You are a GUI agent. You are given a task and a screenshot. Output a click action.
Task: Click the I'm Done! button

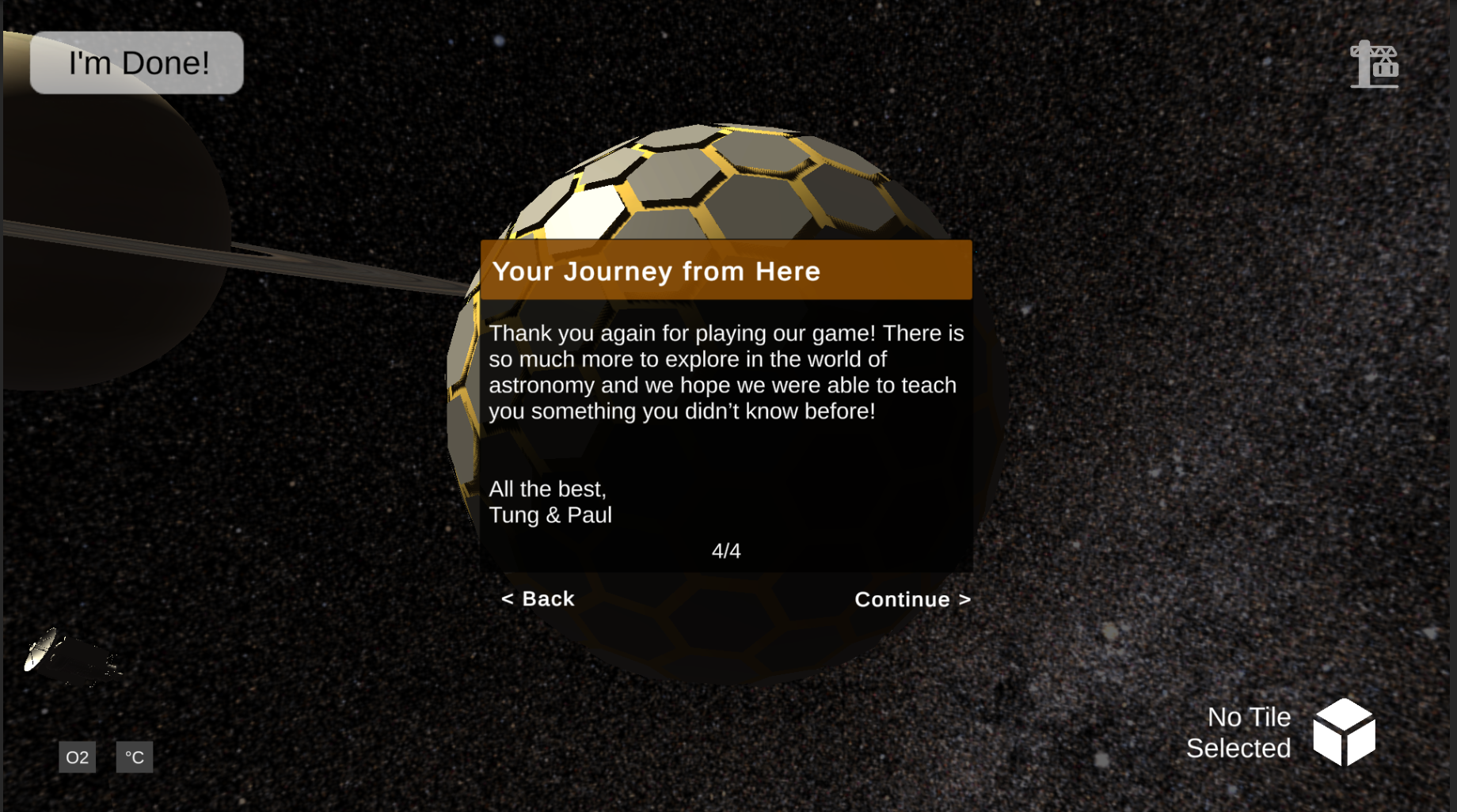click(137, 63)
